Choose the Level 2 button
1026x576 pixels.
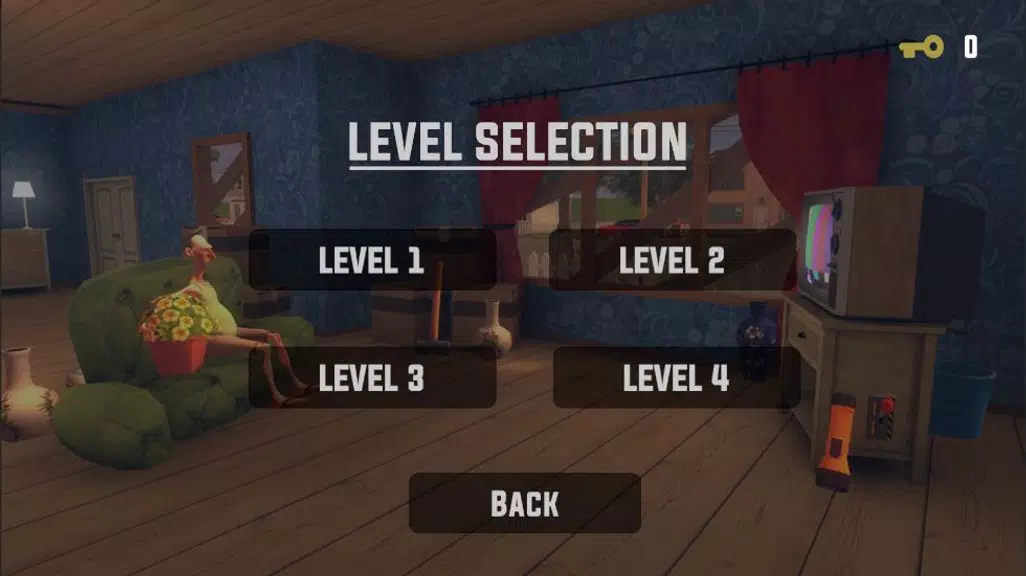(672, 261)
